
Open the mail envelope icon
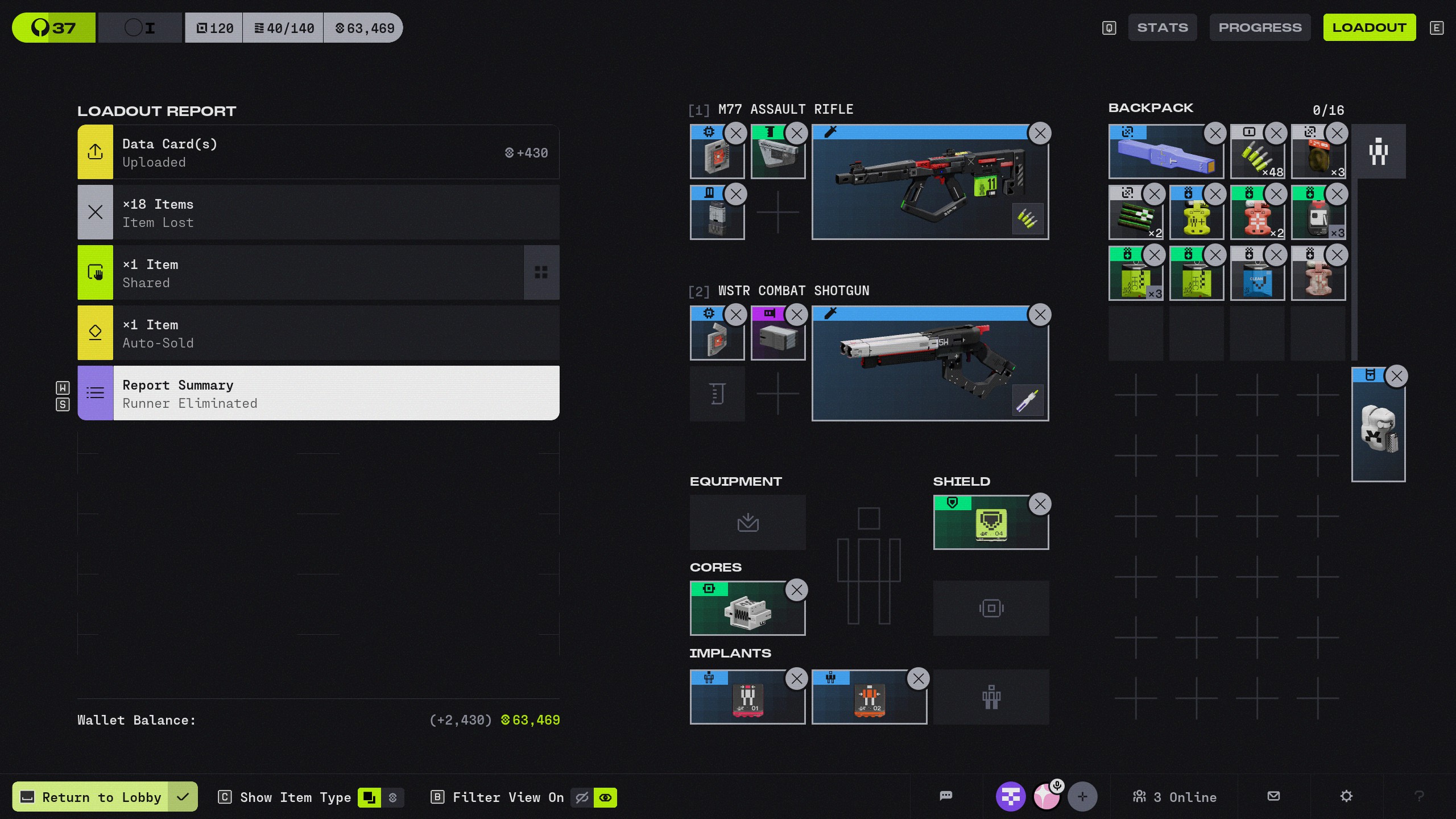(x=1274, y=796)
